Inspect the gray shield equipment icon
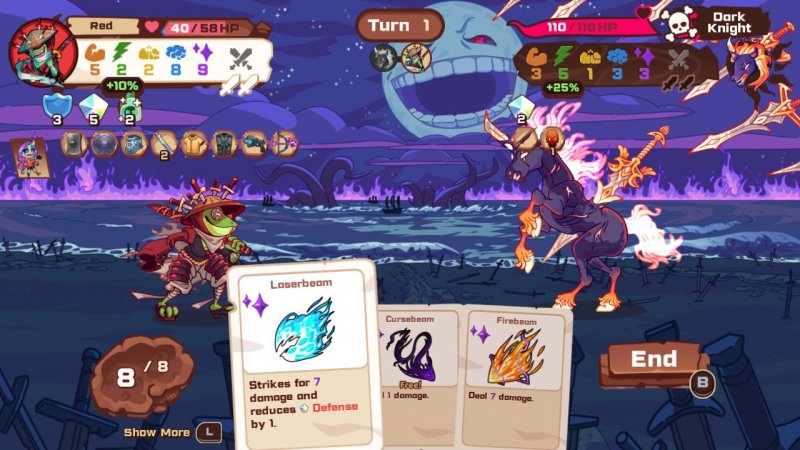800x450 pixels. 74,144
